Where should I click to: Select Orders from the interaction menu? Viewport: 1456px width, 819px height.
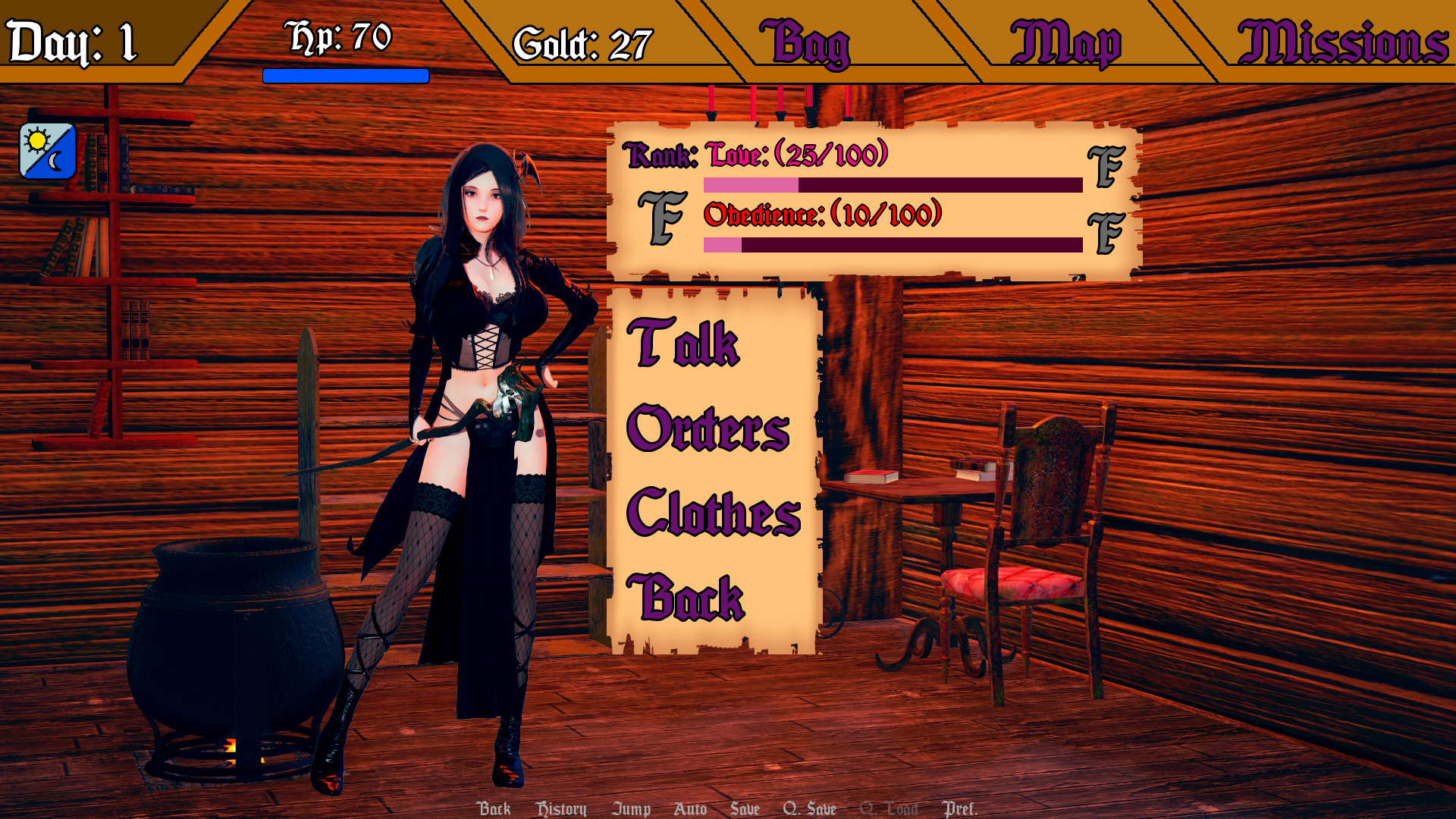point(708,428)
